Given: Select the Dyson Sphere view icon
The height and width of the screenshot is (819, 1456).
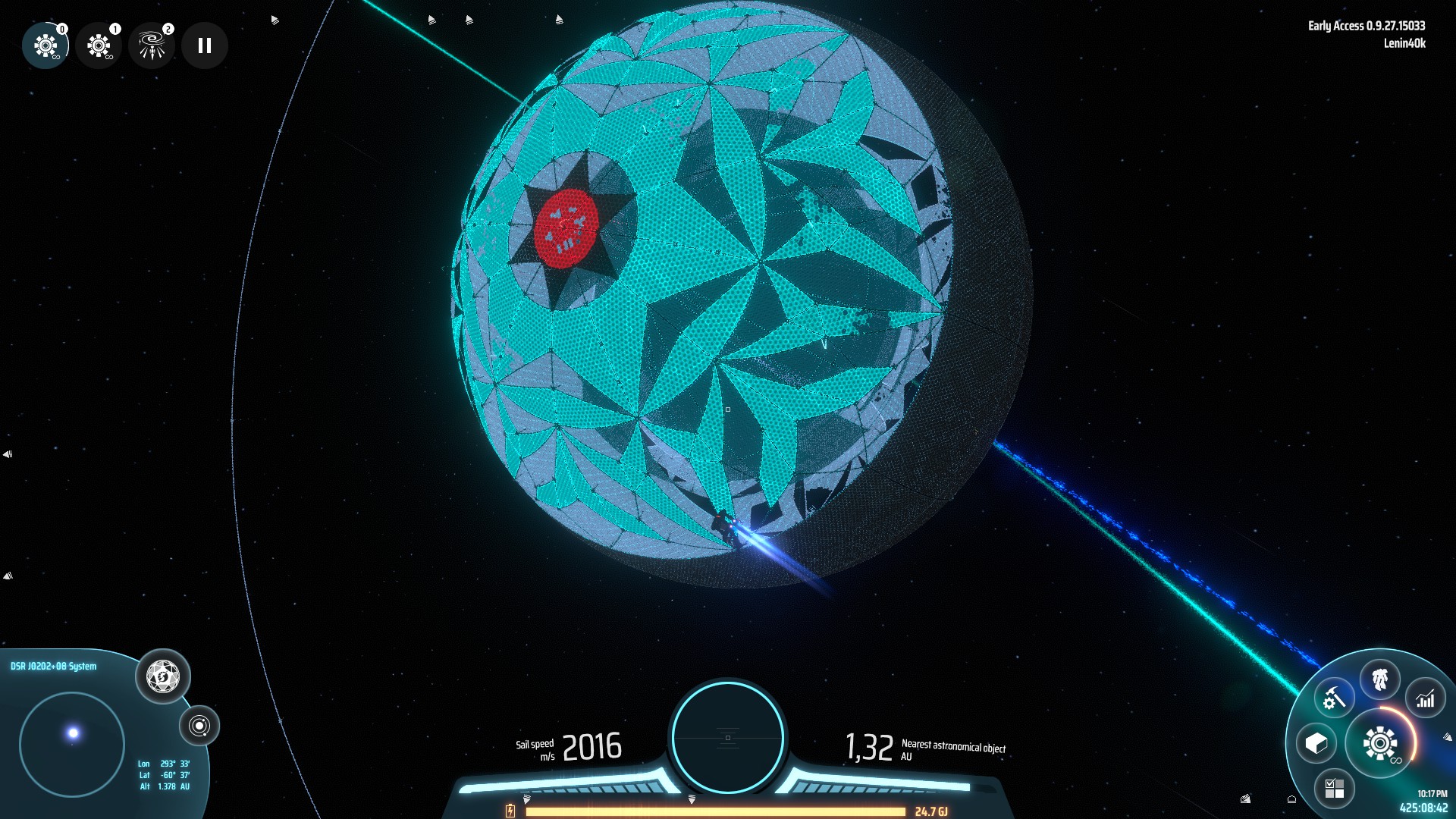Looking at the screenshot, I should (162, 677).
